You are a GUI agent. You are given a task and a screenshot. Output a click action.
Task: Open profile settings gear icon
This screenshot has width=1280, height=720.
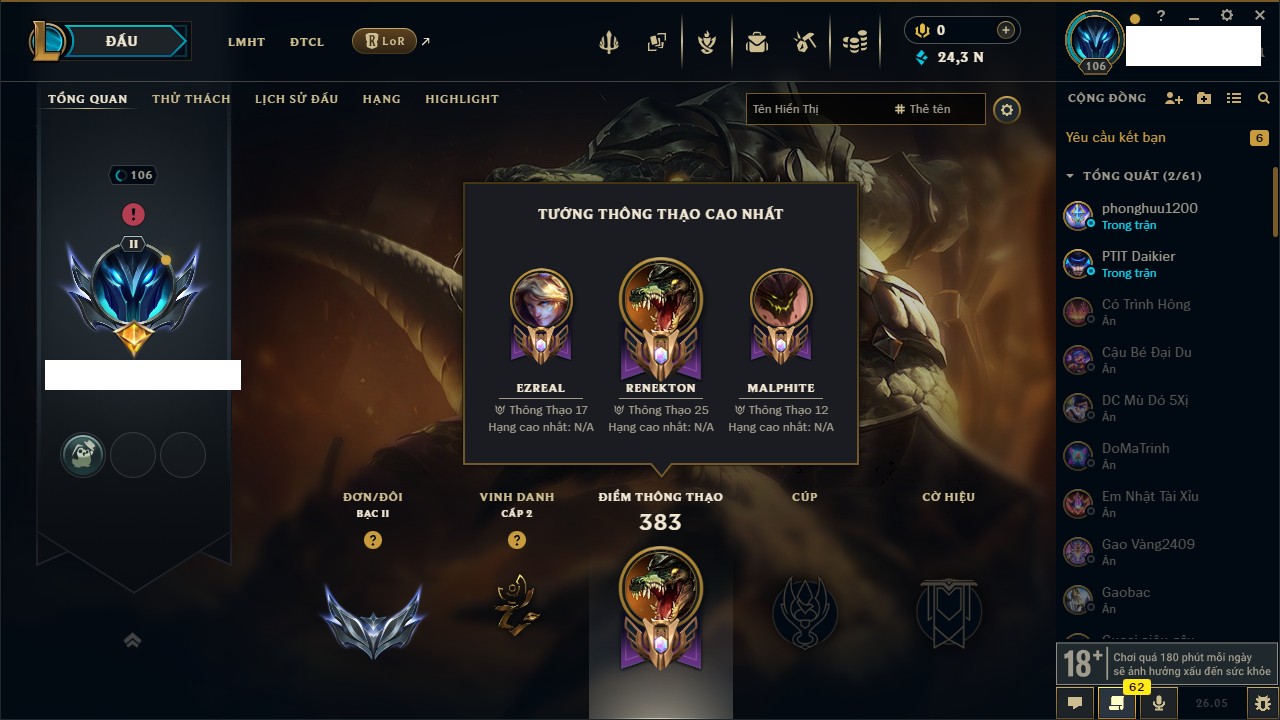pos(1007,109)
